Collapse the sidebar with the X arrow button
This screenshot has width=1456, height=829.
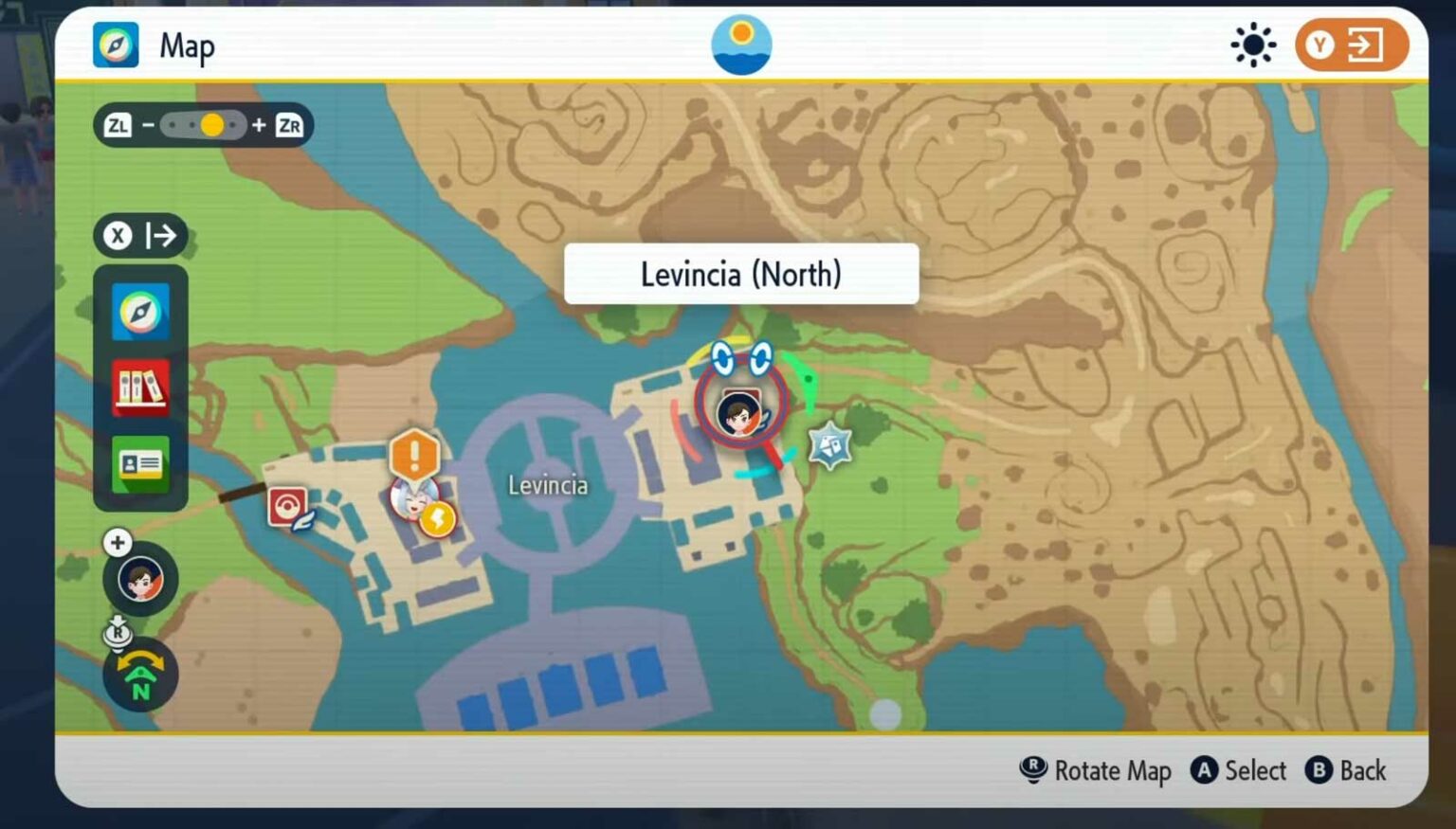coord(140,235)
